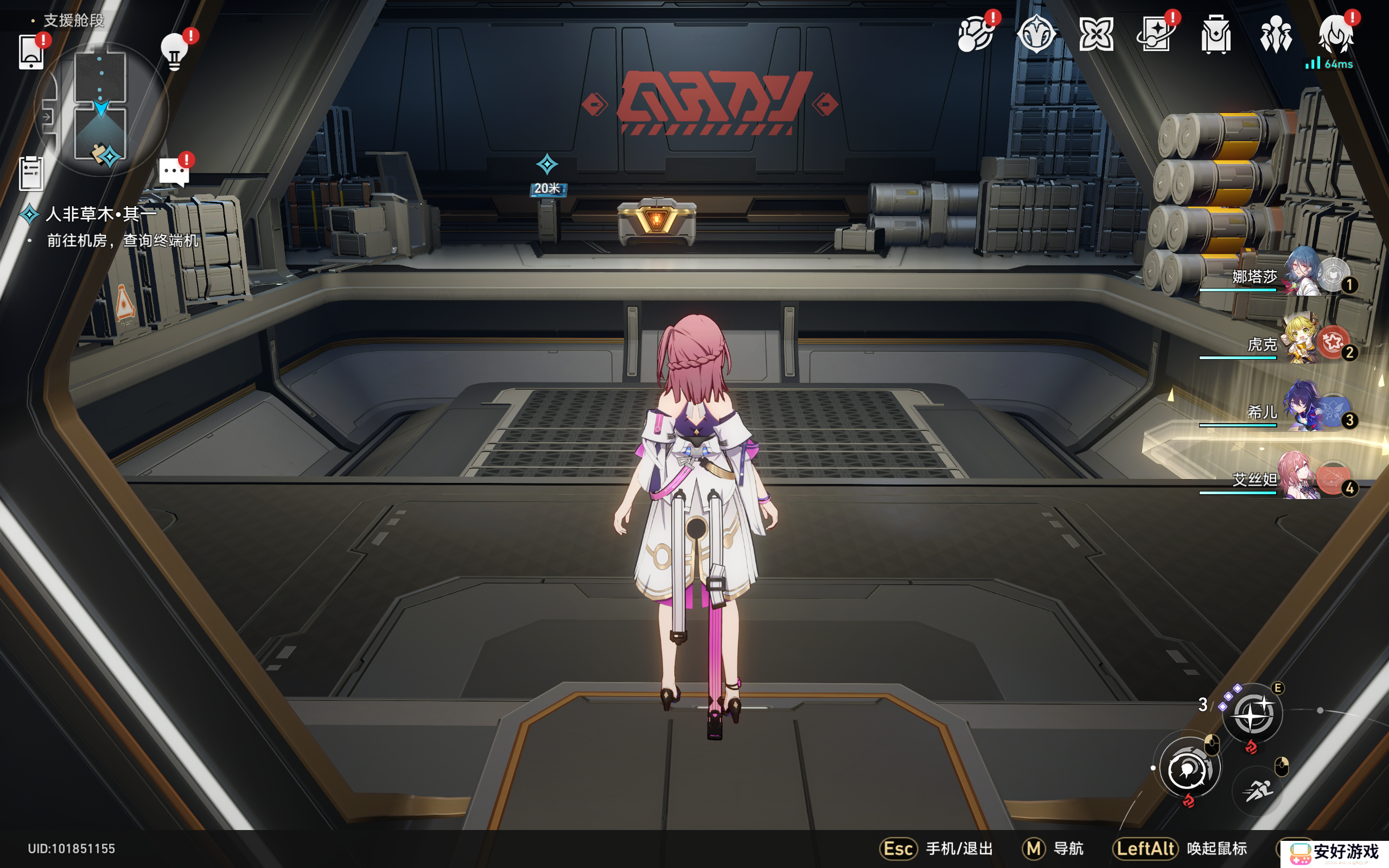This screenshot has height=868, width=1389.
Task: Open the team setup icon
Action: tap(1276, 34)
